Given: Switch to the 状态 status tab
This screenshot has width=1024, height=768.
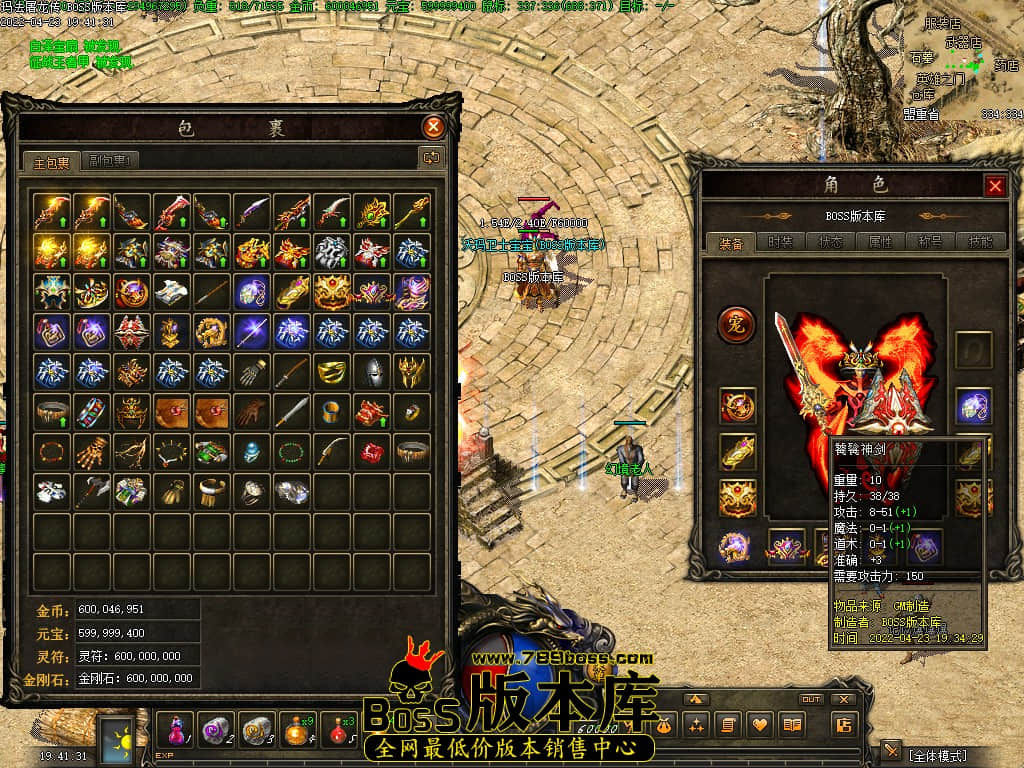Looking at the screenshot, I should [831, 242].
